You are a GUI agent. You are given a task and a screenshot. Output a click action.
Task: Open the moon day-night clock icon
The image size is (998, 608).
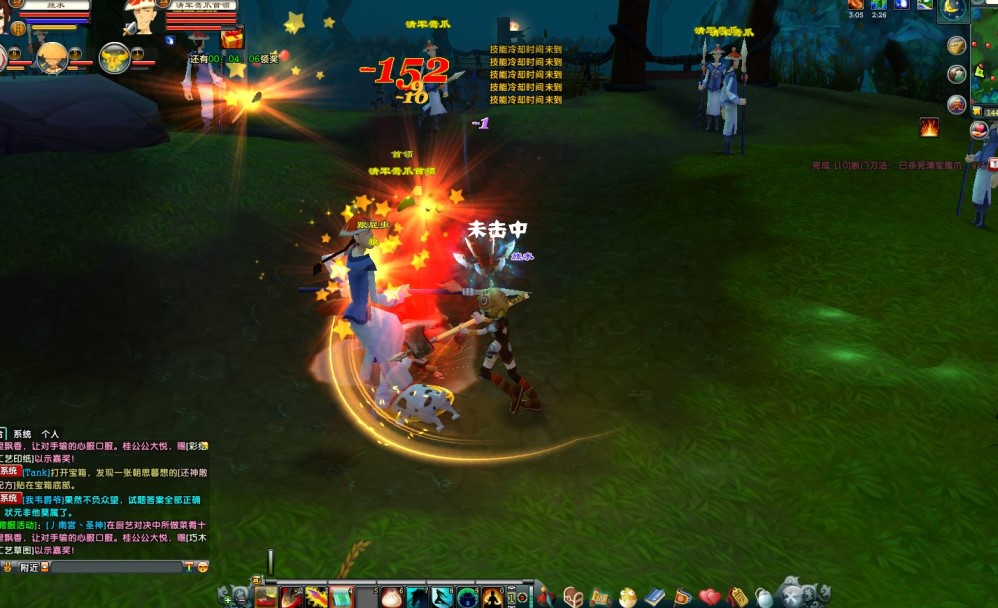click(952, 9)
